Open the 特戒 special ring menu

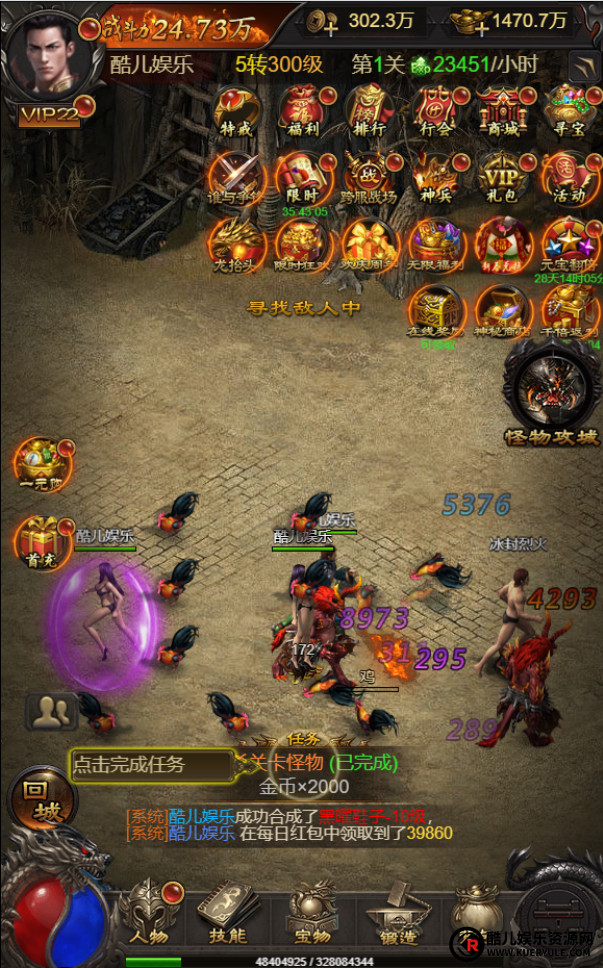coord(236,112)
